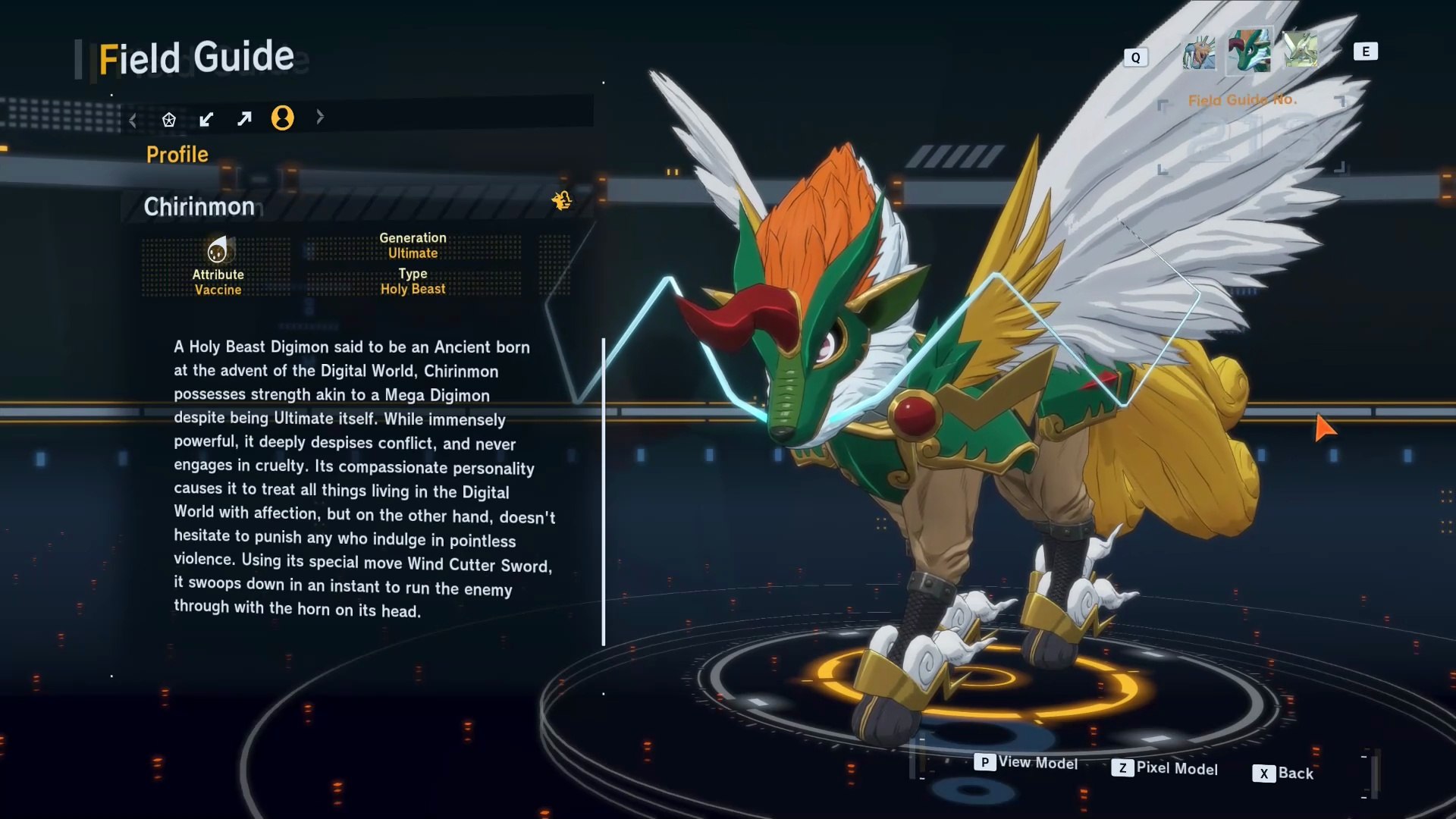The image size is (1456, 819).
Task: Select the next pale green Digimon thumbnail
Action: tap(1300, 50)
